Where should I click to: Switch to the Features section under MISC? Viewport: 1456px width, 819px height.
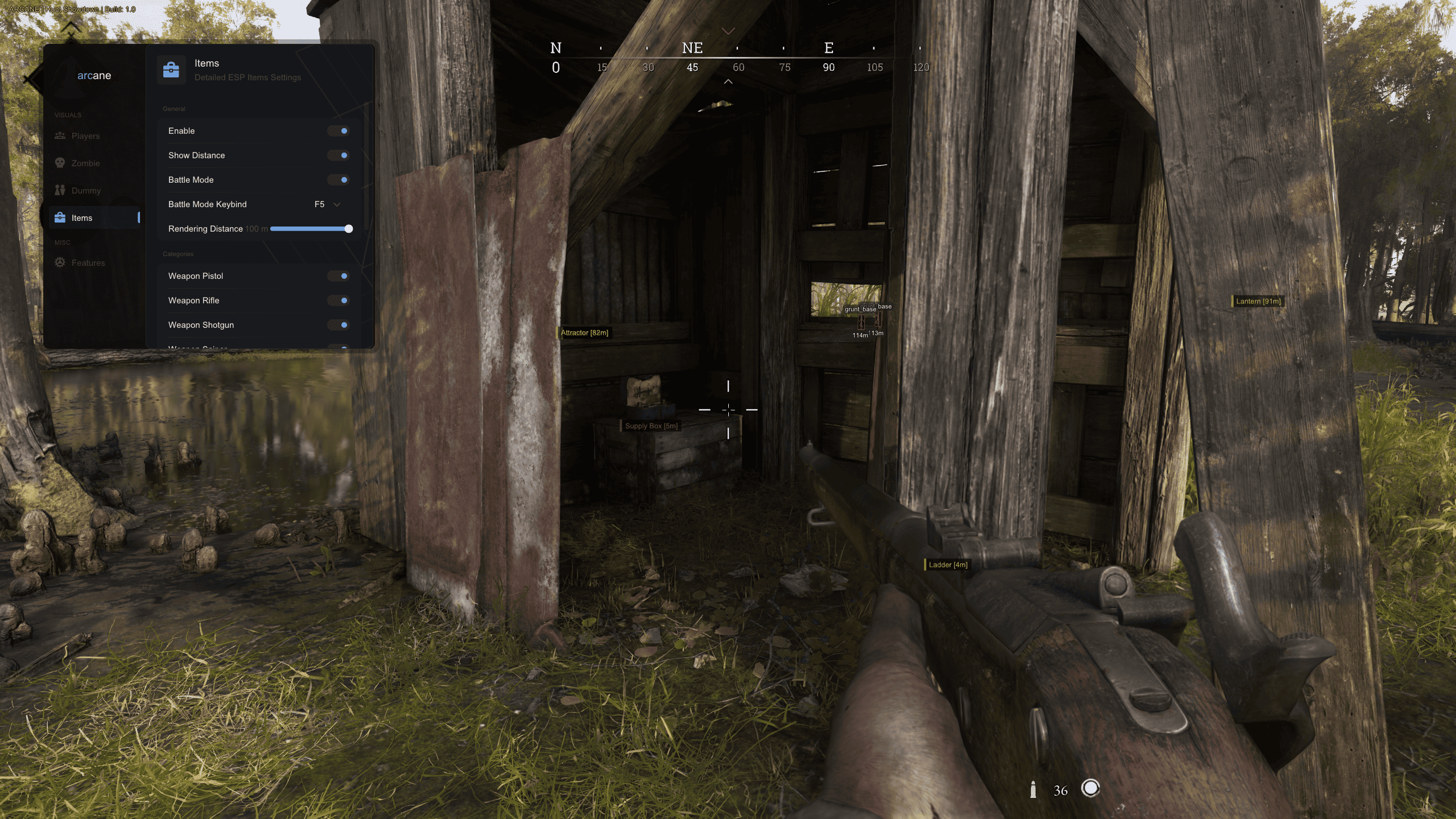(x=88, y=262)
